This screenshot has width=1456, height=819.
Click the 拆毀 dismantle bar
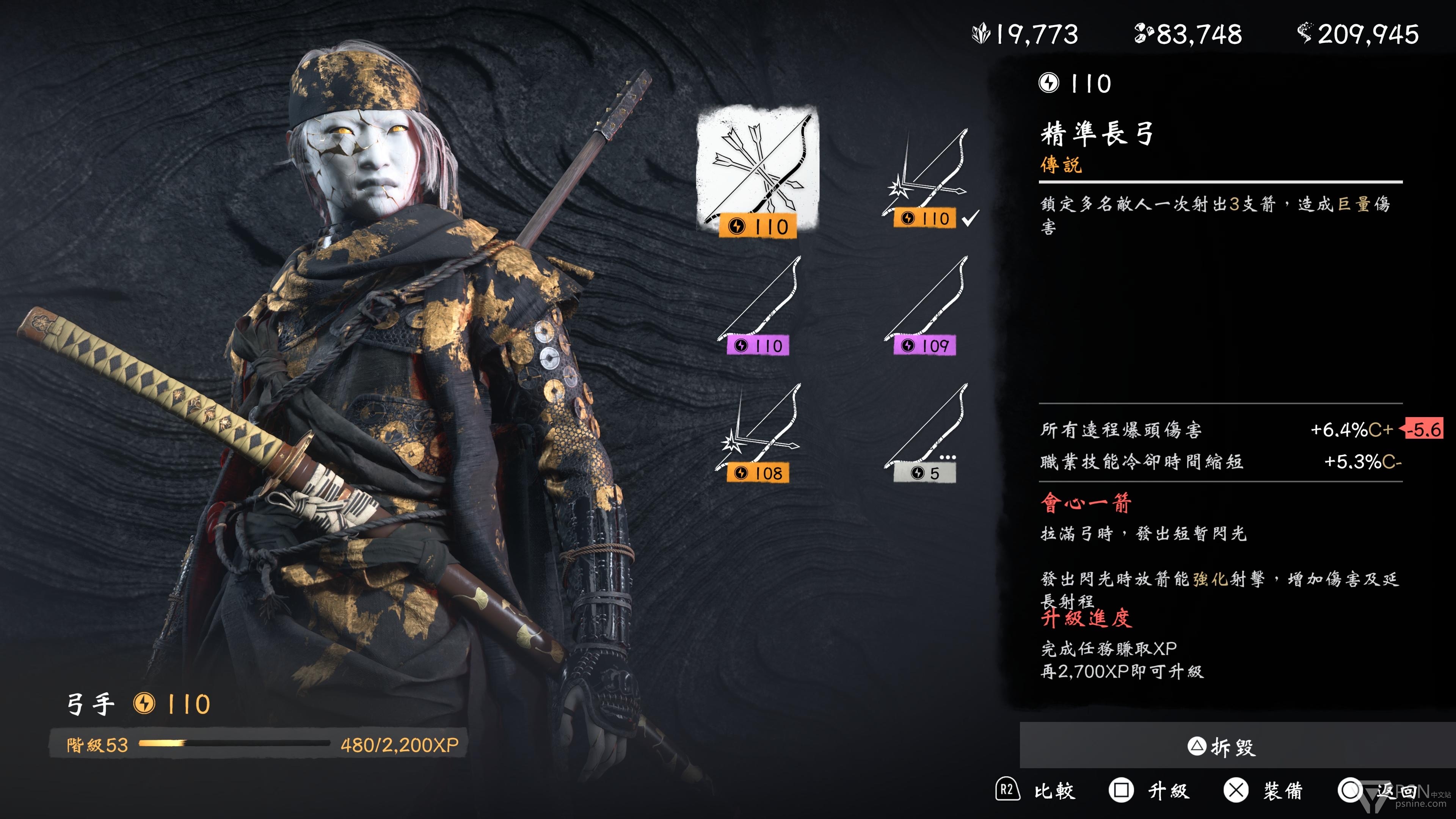[x=1237, y=746]
